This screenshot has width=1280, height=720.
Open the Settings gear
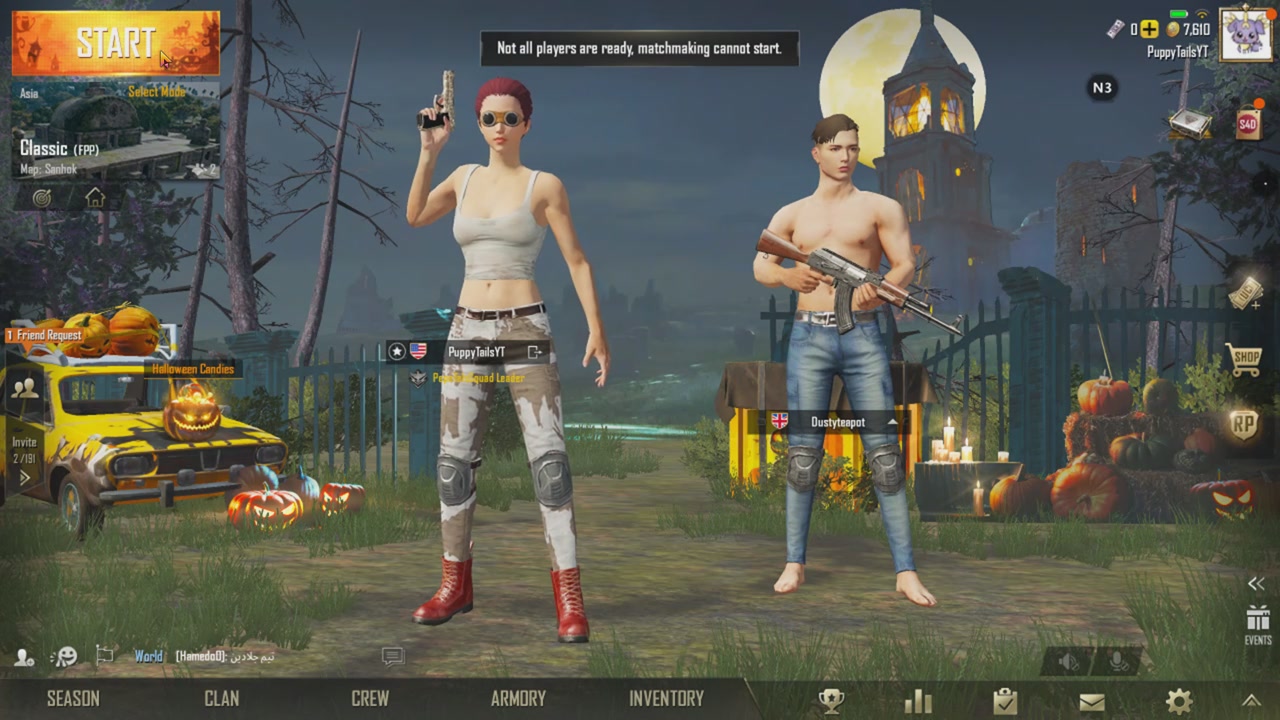point(1178,700)
